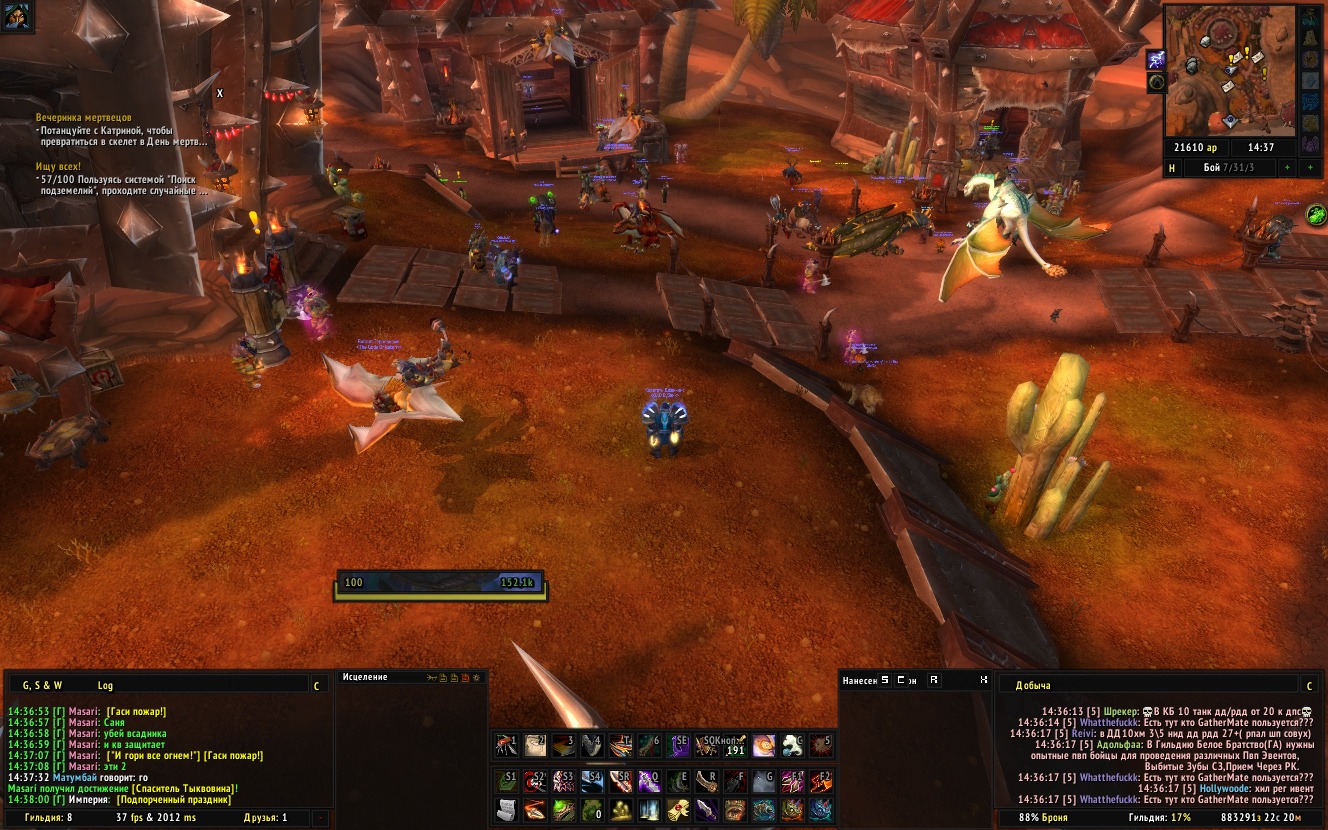Screen dimensions: 1328x830
Task: Click the white scroll icon on the action bar
Action: [507, 809]
